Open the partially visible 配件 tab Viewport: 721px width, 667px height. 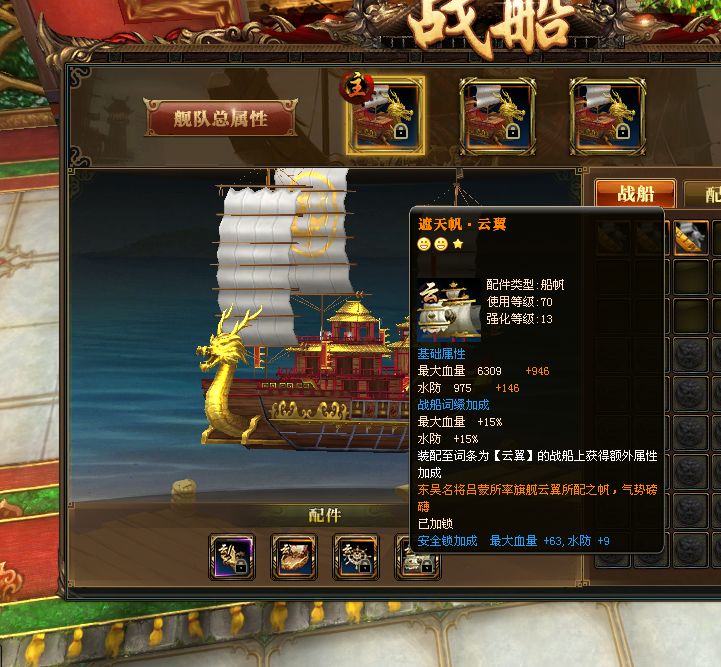pos(705,194)
